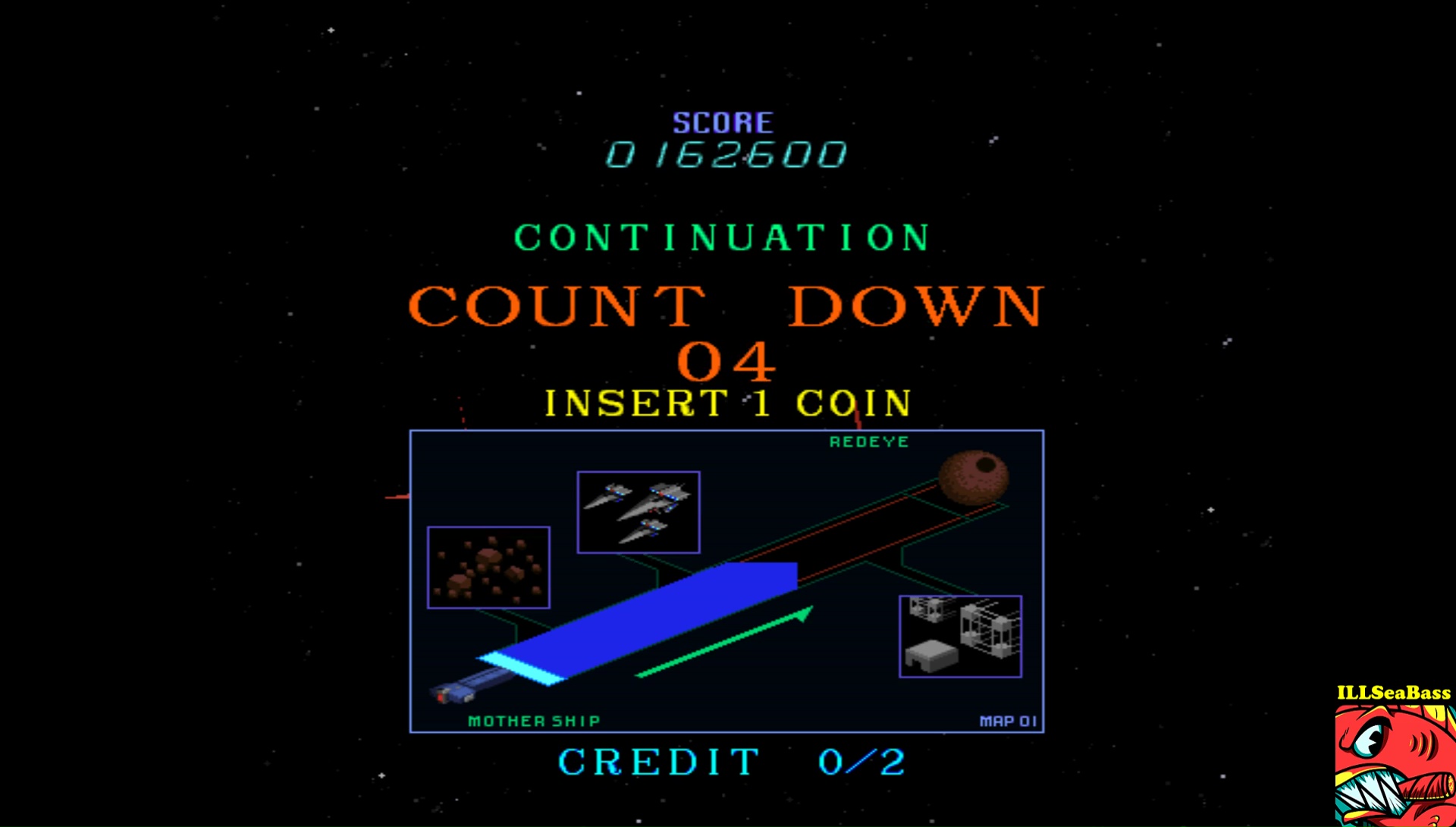Select the Mother Ship marker on the map
1456x827 pixels.
click(452, 691)
